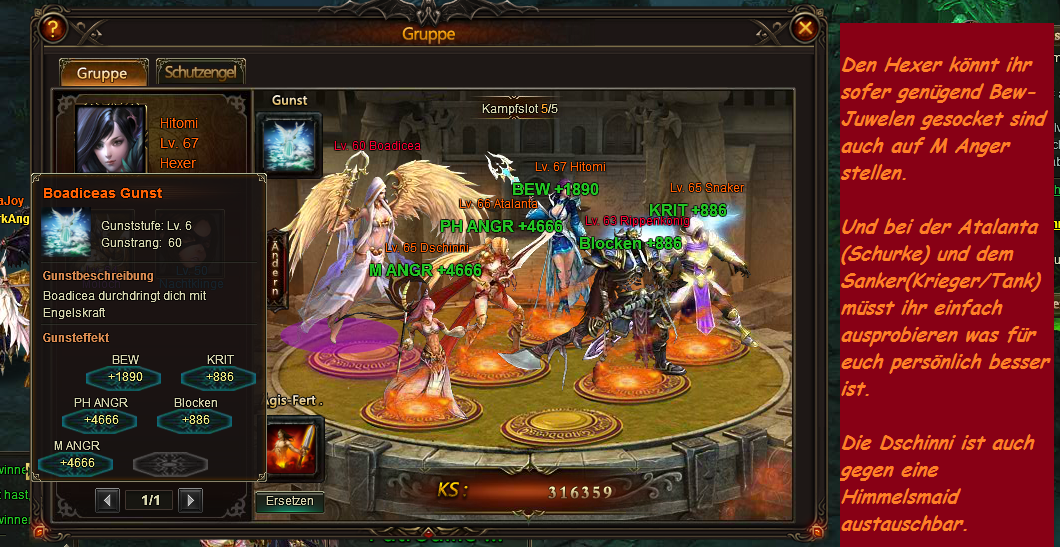Go to the next page arrow
This screenshot has height=547, width=1060.
click(x=190, y=499)
